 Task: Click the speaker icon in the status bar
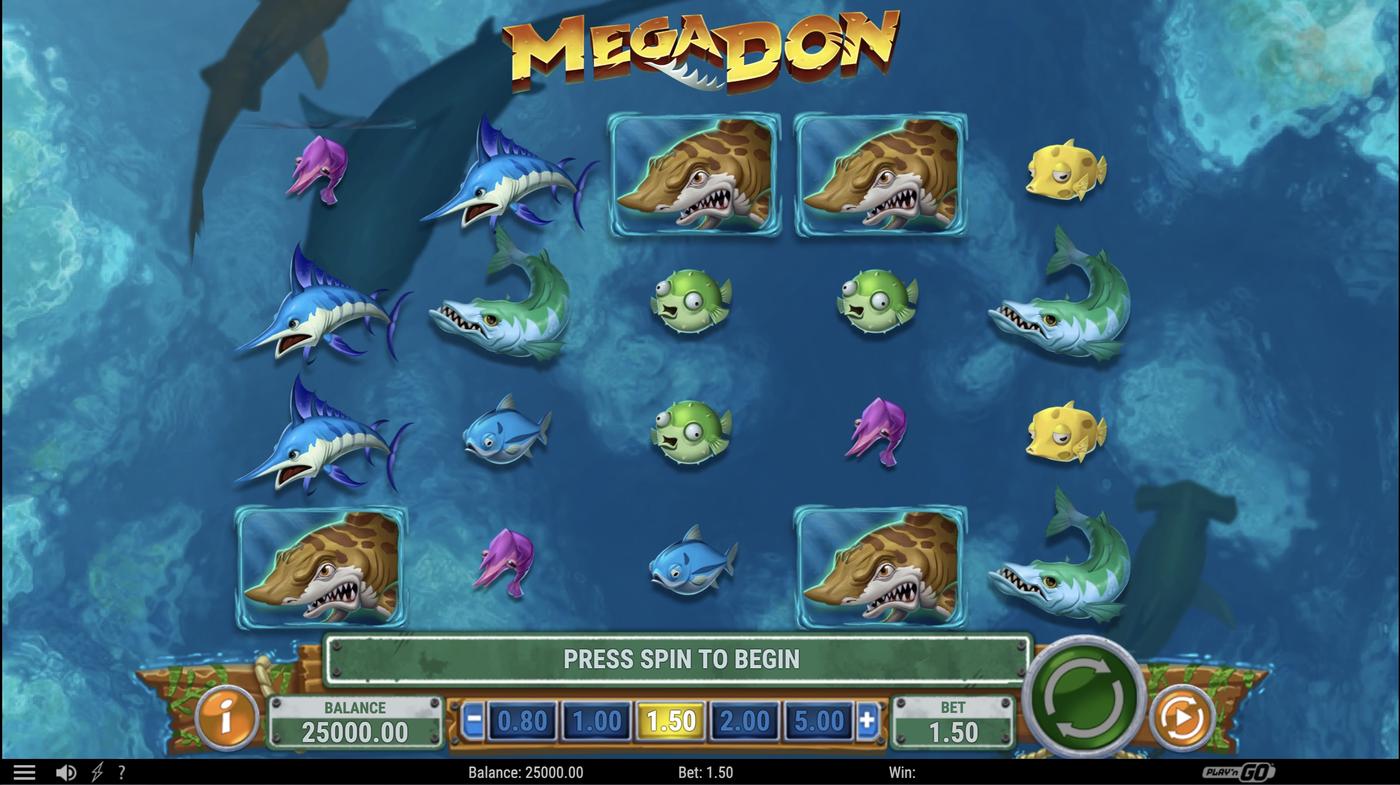pos(66,771)
